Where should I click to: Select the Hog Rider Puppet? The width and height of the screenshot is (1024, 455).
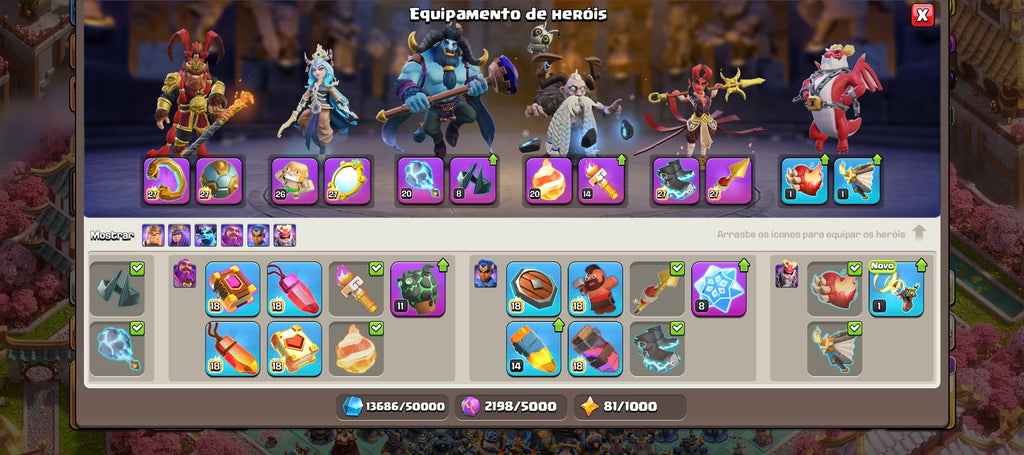click(595, 289)
